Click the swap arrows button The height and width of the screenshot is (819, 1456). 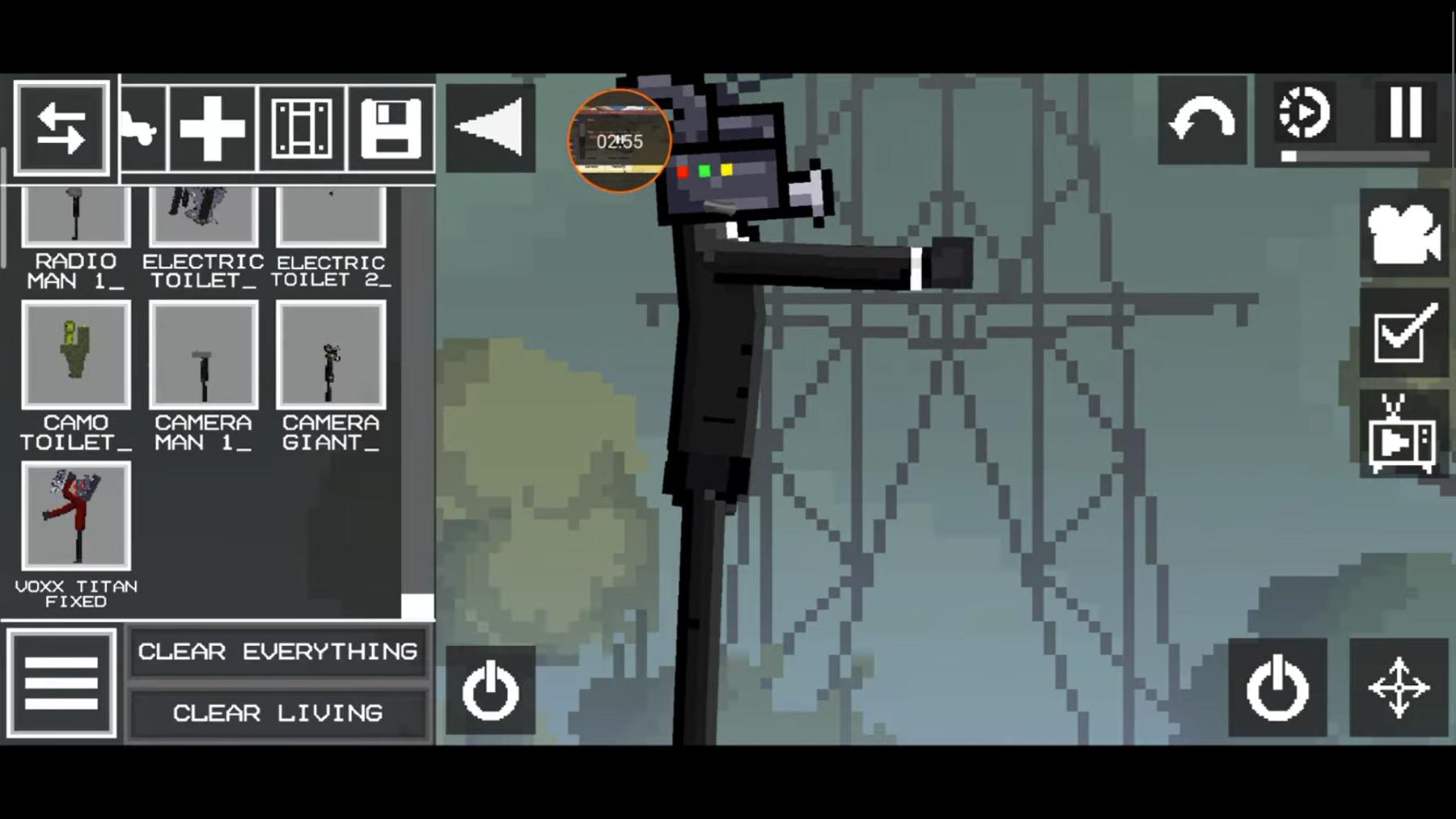(61, 128)
